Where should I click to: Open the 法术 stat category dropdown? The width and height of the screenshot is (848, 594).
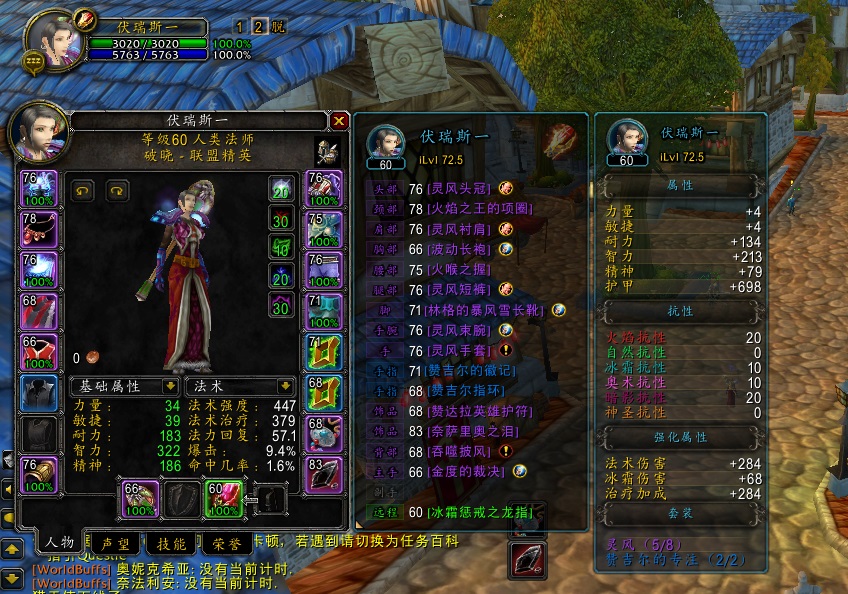[244, 385]
